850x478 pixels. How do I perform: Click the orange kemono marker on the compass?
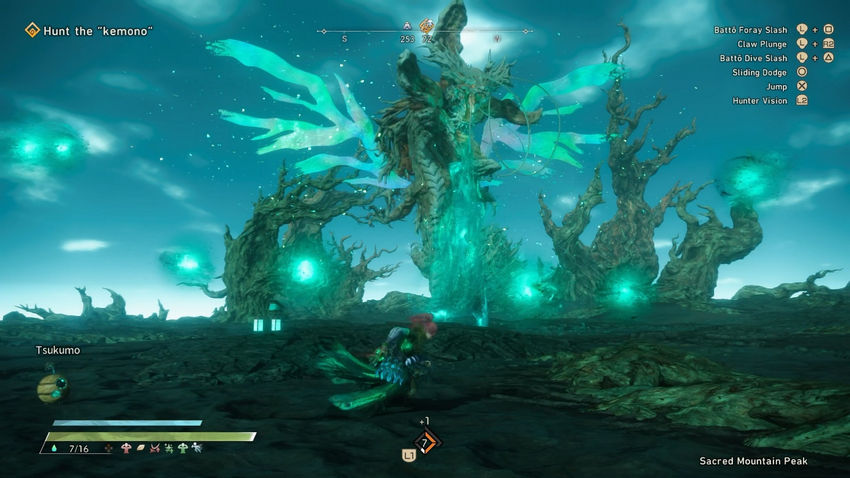click(x=428, y=26)
